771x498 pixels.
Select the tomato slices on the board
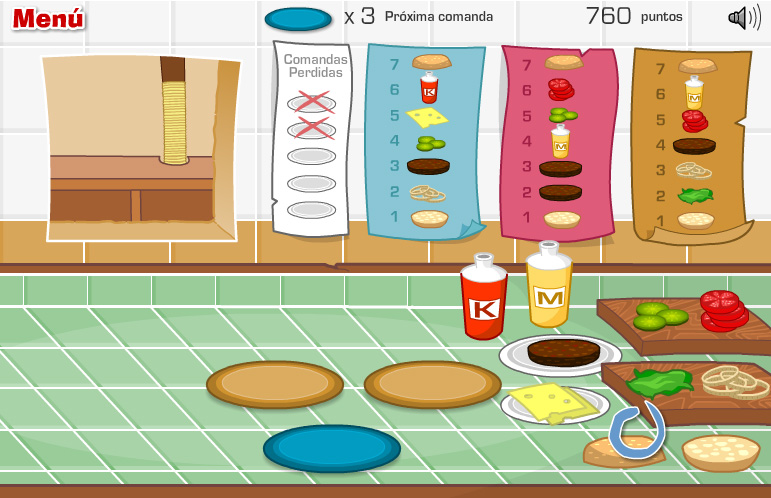pos(723,309)
